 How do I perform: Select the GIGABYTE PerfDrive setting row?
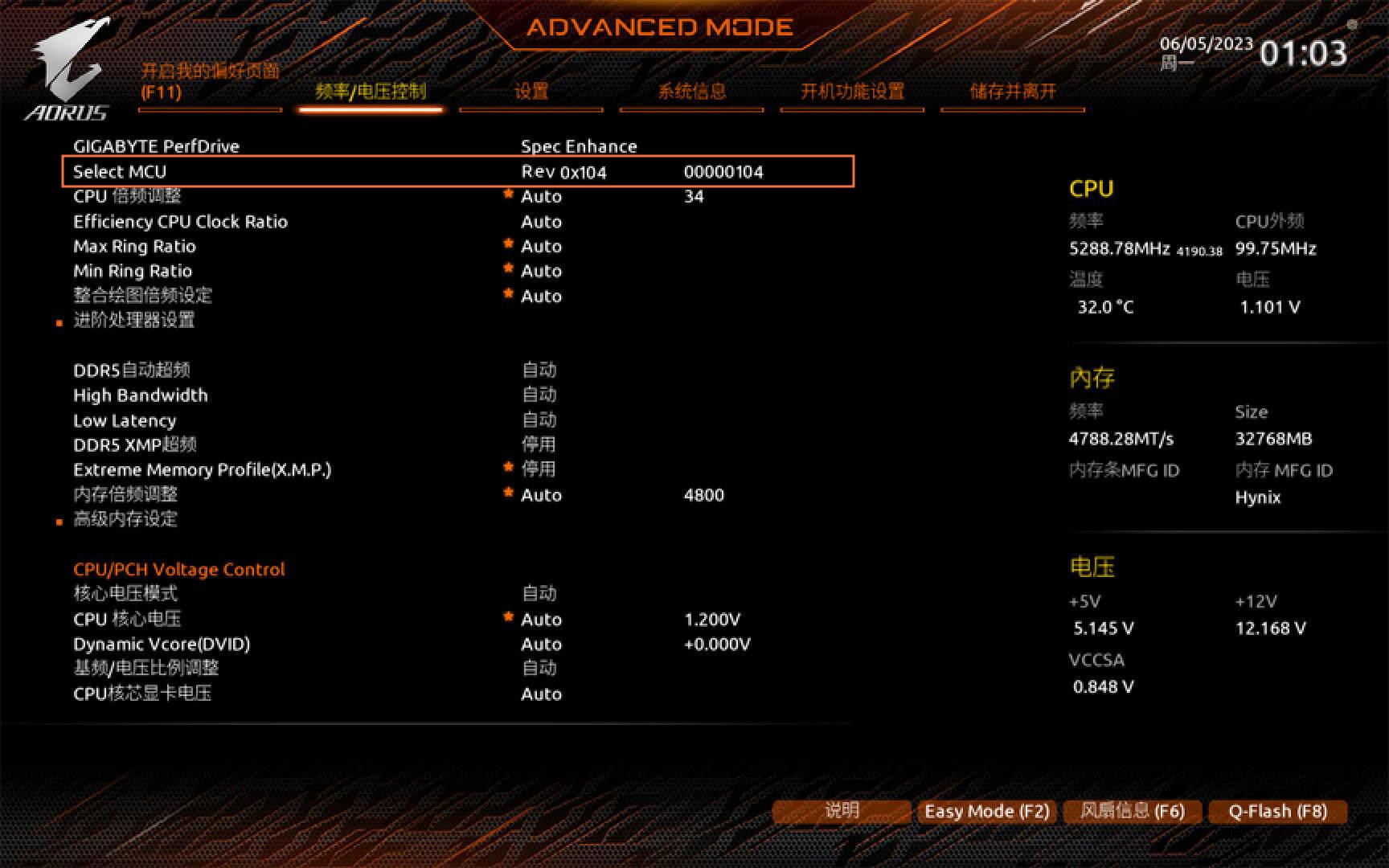157,146
